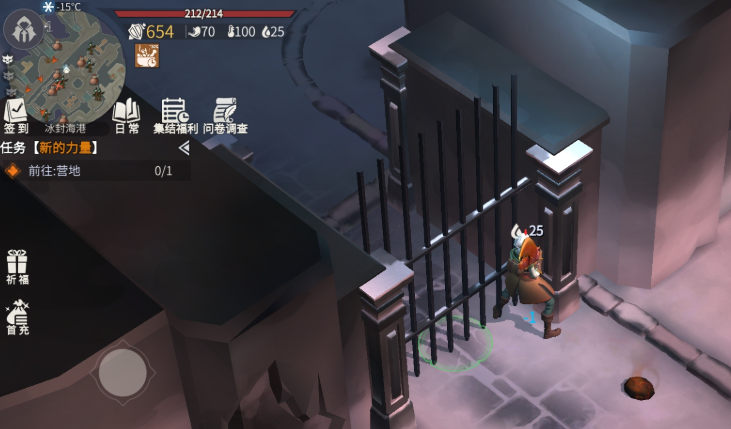Collapse the quest tracker with the arrow

pos(183,147)
